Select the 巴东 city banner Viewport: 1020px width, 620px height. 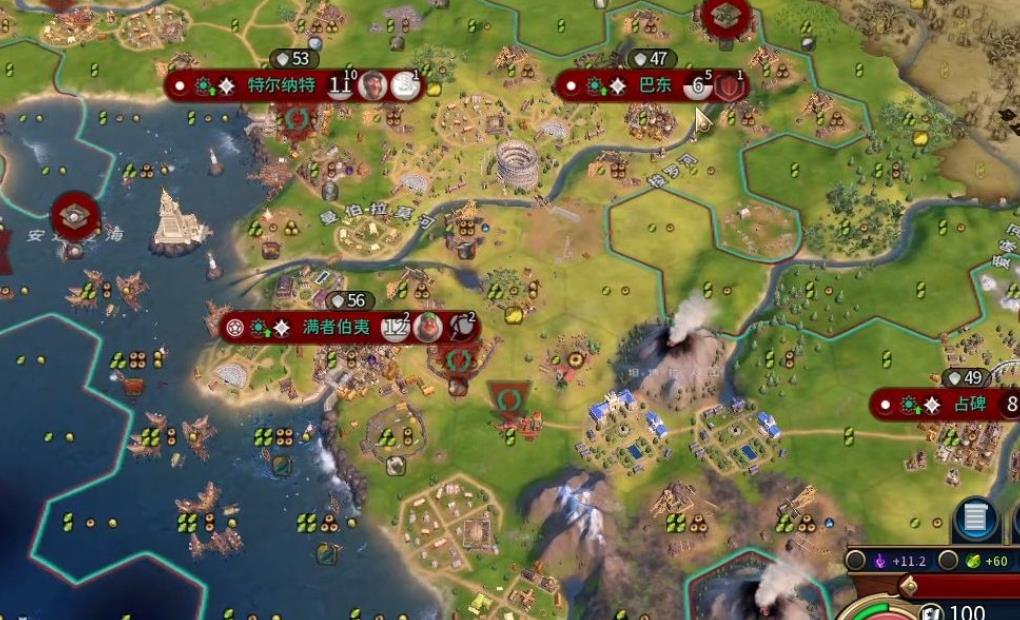(655, 86)
